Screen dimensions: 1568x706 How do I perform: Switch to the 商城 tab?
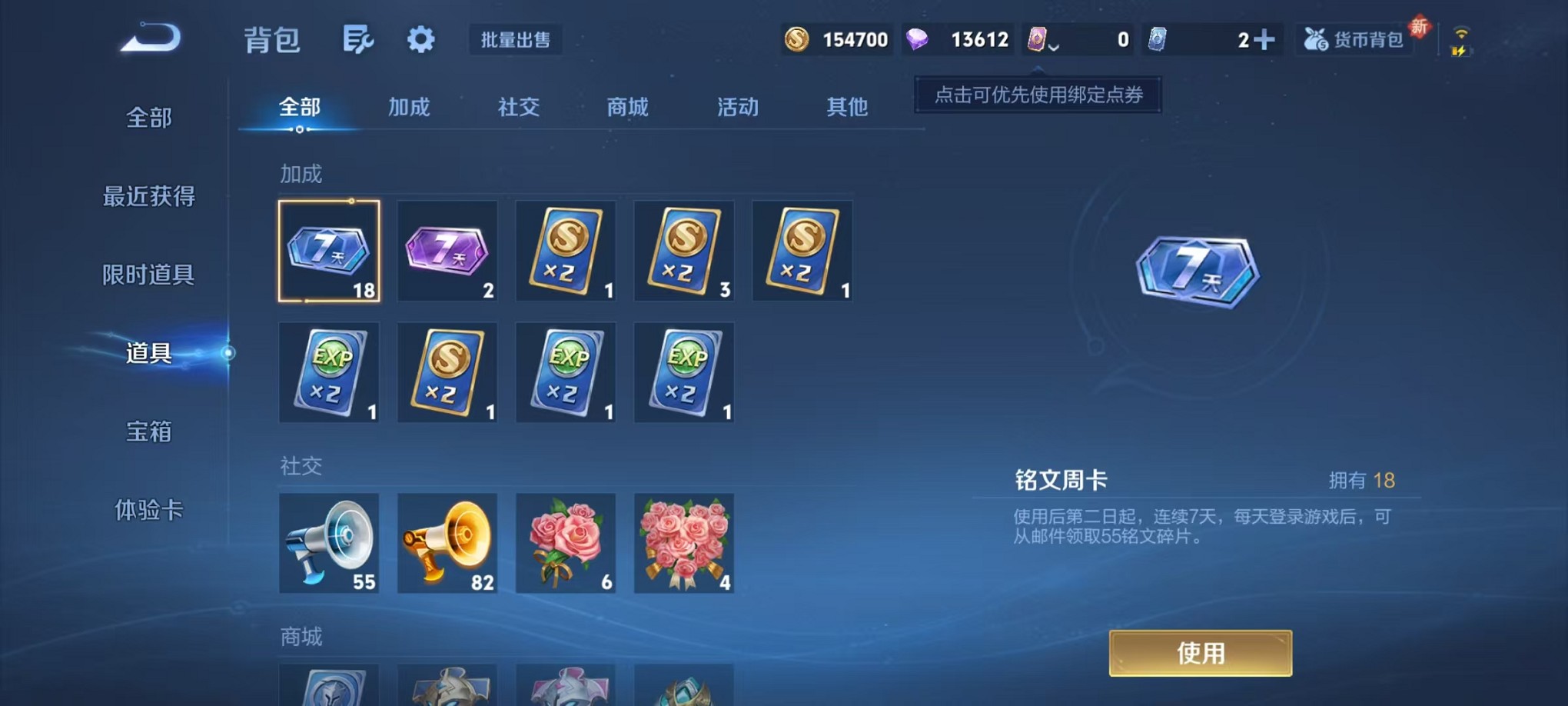click(x=627, y=108)
